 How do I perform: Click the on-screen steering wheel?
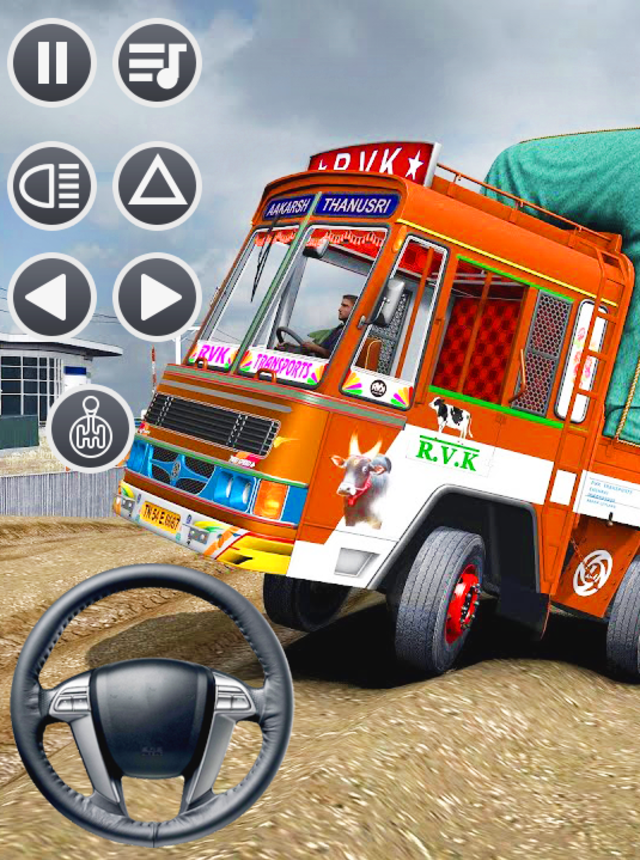(151, 706)
